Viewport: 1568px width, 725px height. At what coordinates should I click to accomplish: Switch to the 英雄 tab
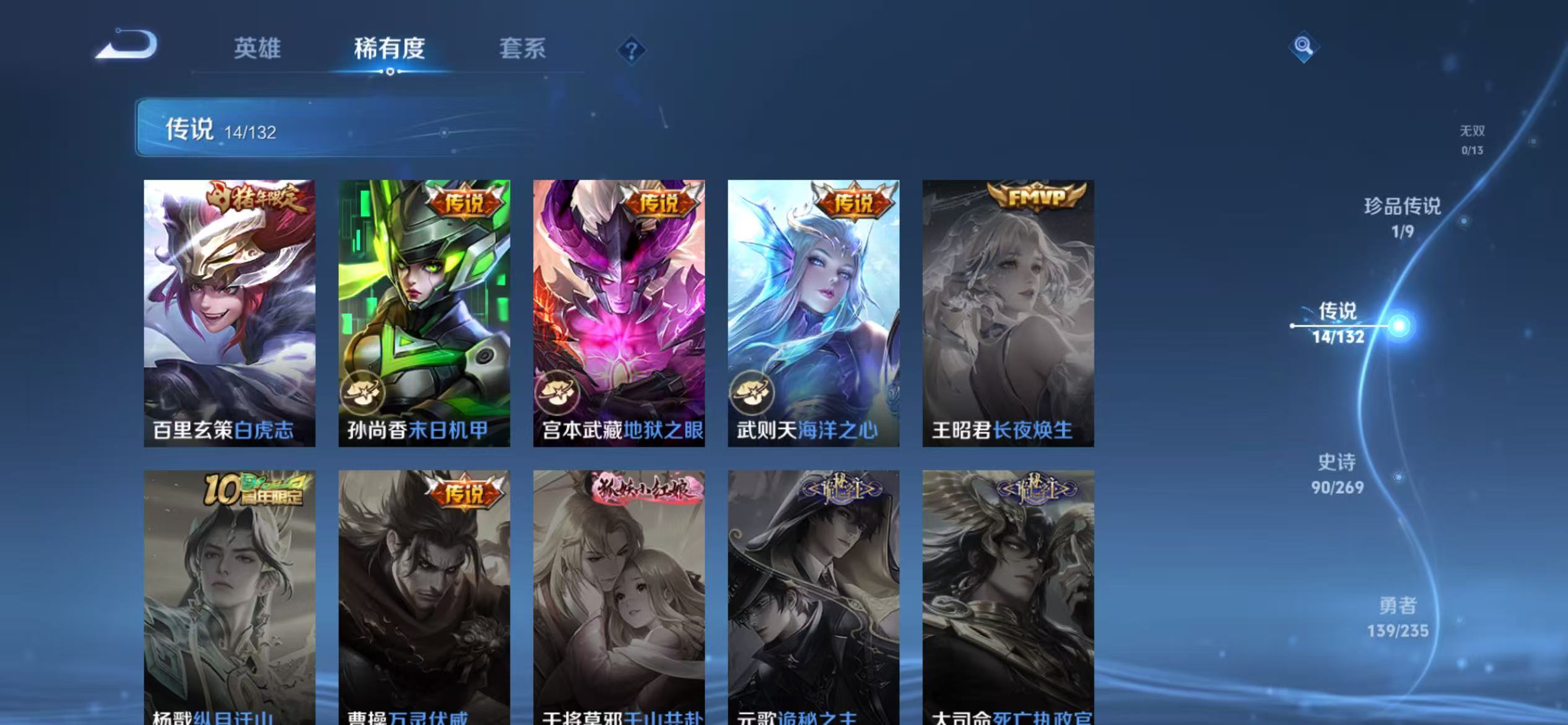pos(258,48)
